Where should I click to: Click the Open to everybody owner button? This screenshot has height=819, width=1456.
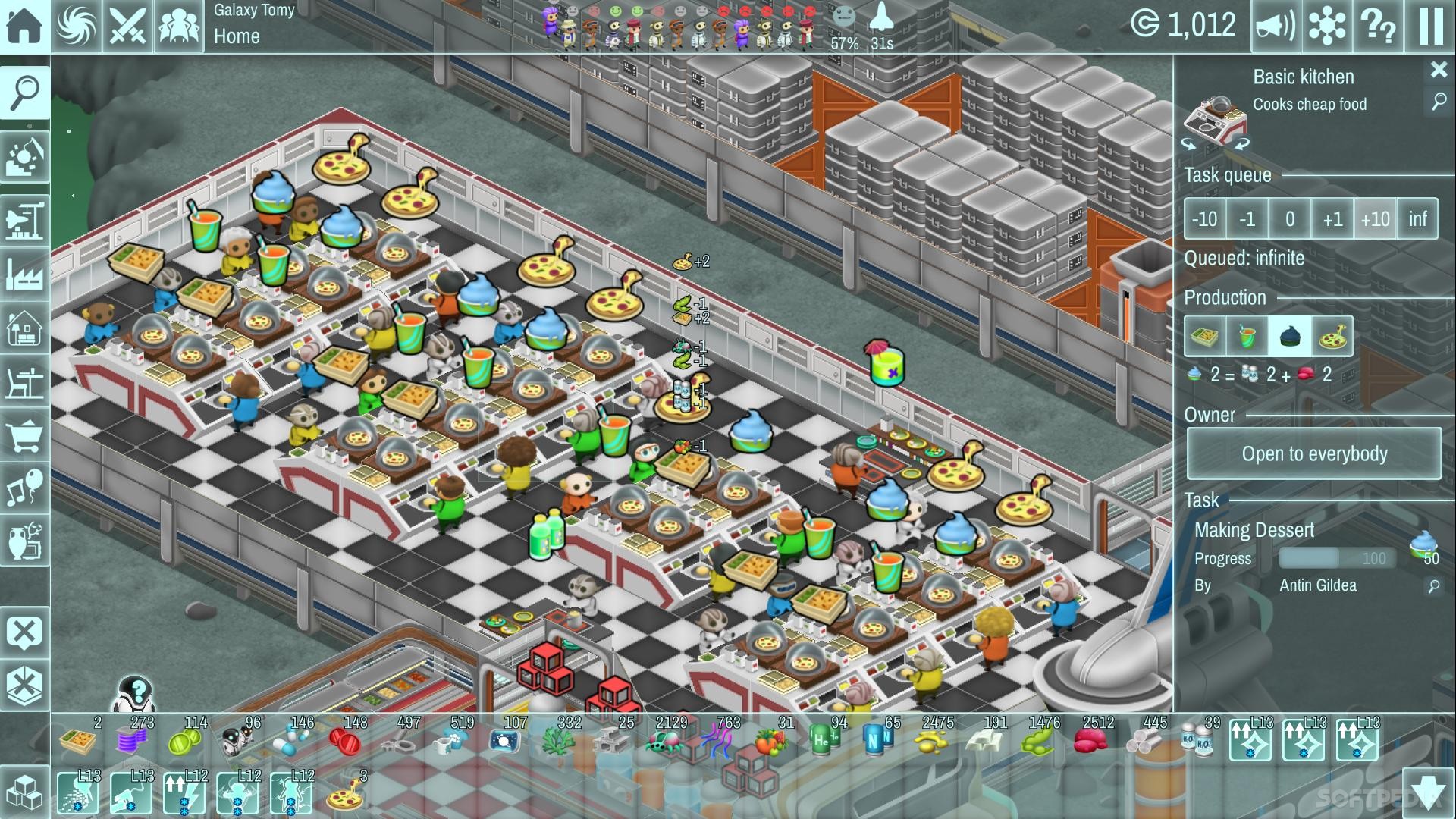tap(1313, 453)
